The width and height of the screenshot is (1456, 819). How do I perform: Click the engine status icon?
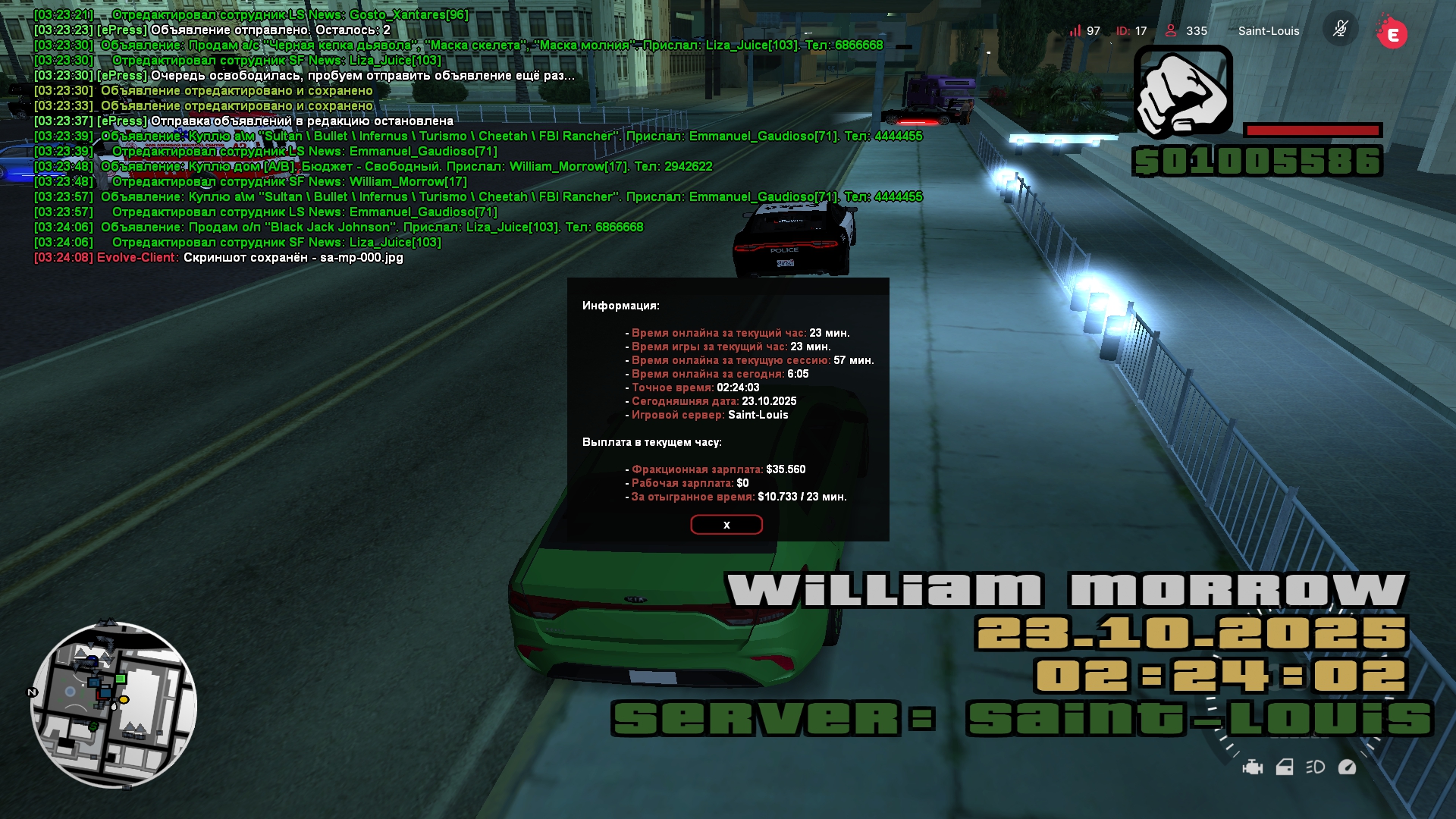click(1253, 767)
